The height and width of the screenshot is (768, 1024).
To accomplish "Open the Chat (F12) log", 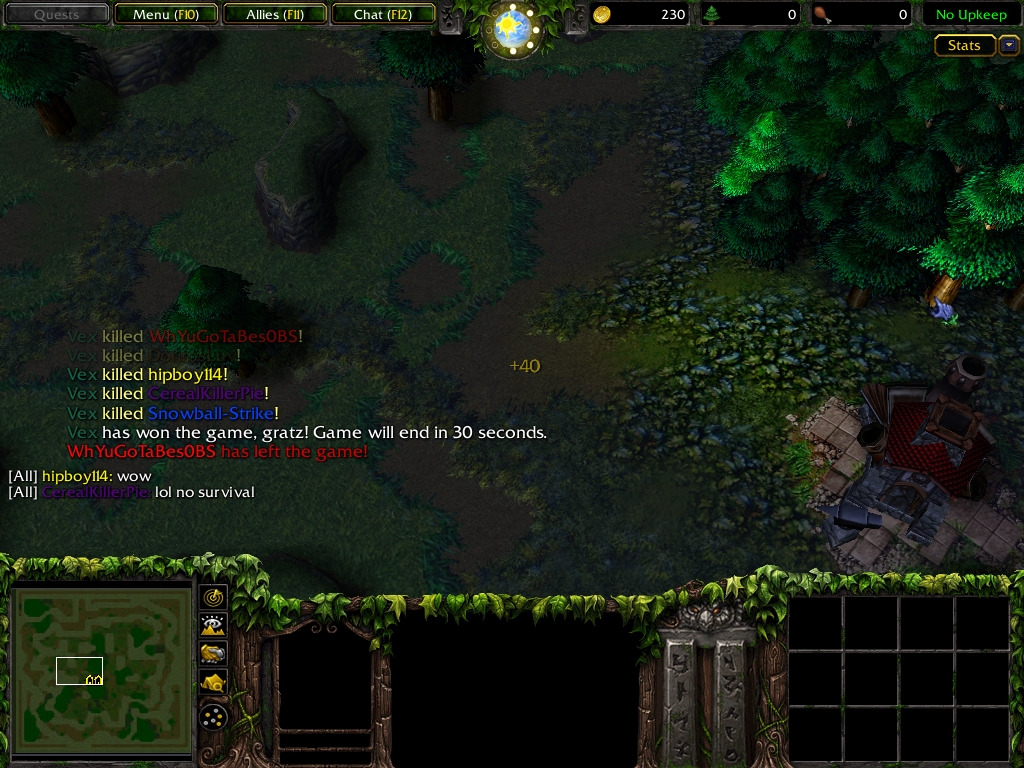I will (383, 15).
